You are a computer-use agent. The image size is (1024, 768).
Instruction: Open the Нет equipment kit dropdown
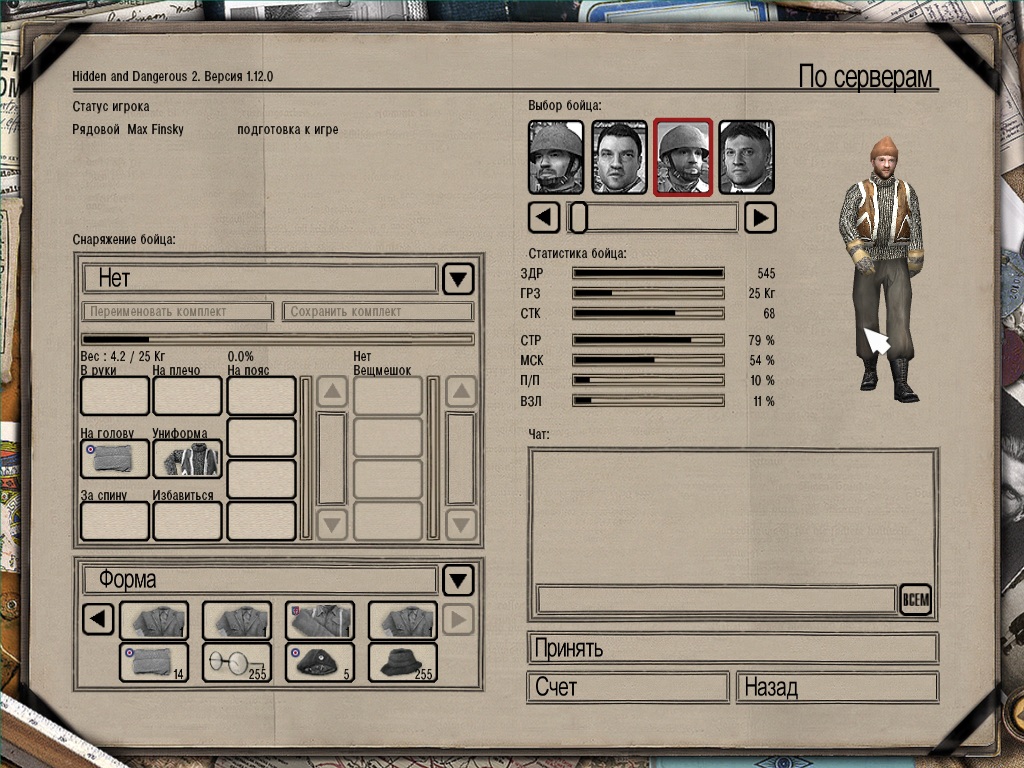(x=458, y=279)
